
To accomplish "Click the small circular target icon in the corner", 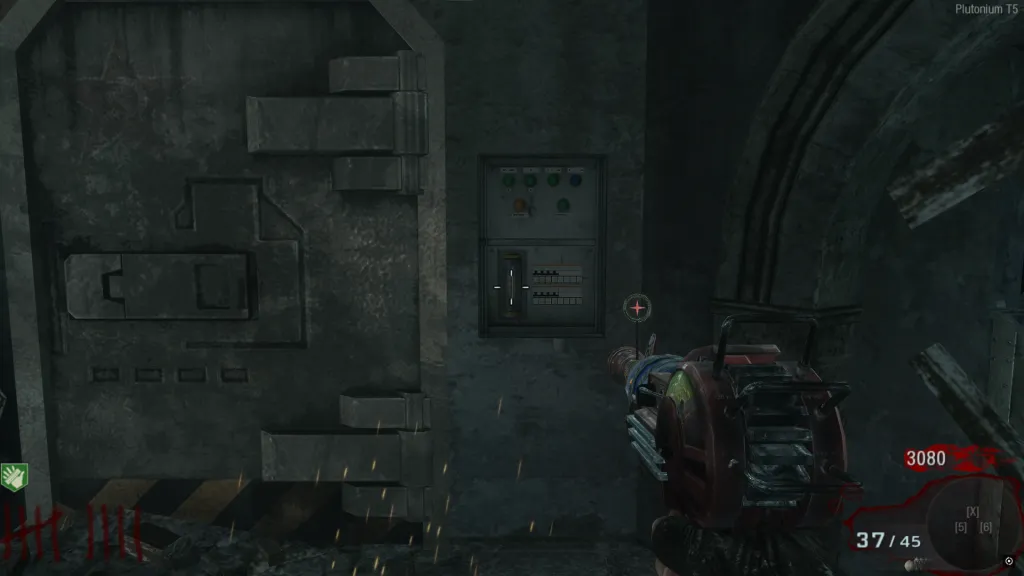I will coord(1009,560).
